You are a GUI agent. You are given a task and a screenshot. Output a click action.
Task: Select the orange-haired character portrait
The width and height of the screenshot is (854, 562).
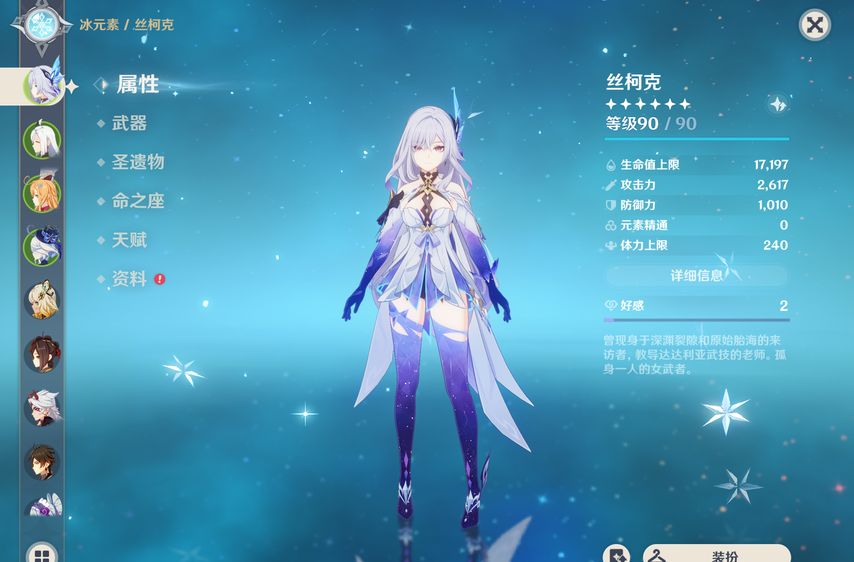tap(42, 193)
